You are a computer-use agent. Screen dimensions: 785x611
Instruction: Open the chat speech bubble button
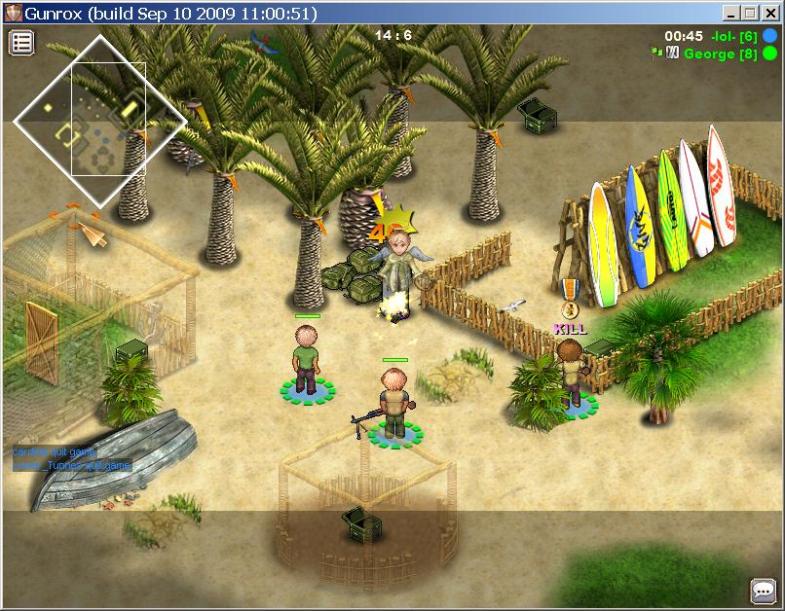click(763, 590)
